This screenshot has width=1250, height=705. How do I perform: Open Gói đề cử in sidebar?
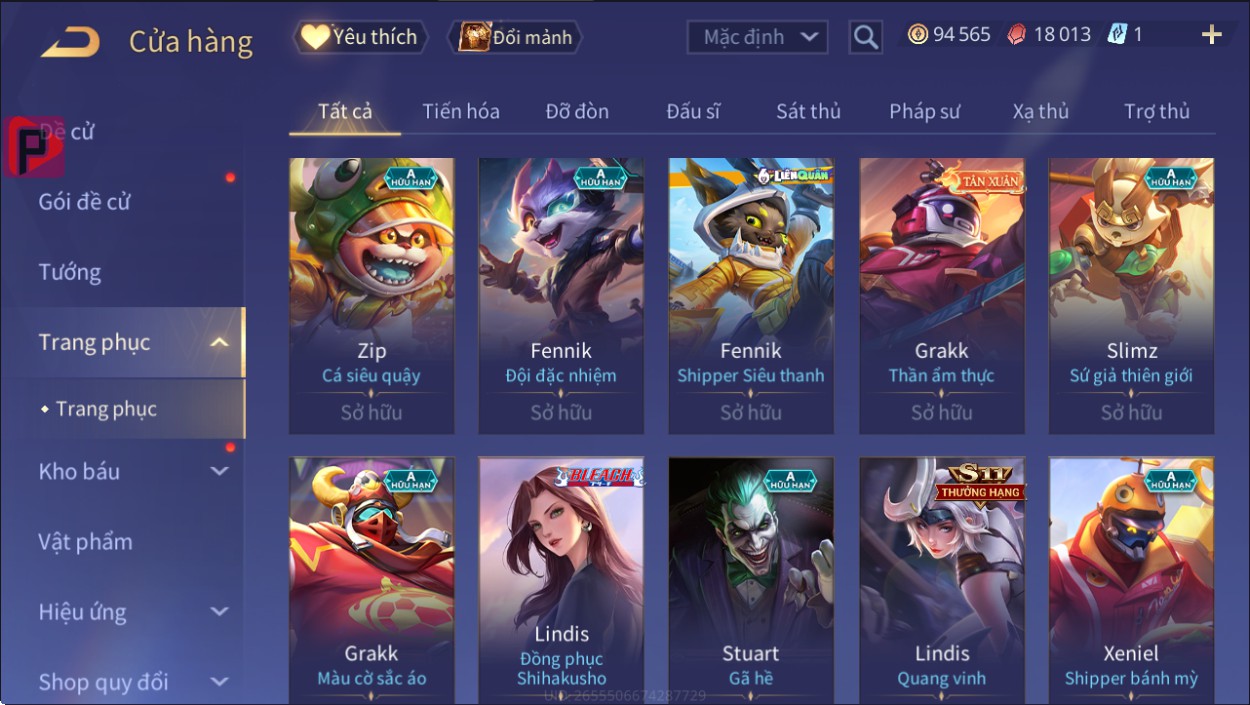coord(85,202)
